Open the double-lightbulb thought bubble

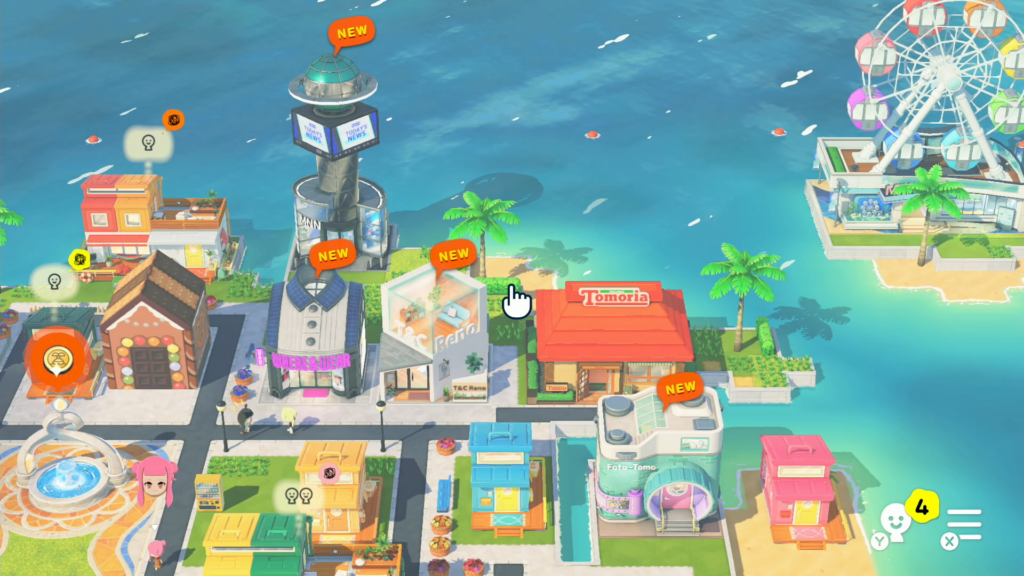(x=294, y=495)
